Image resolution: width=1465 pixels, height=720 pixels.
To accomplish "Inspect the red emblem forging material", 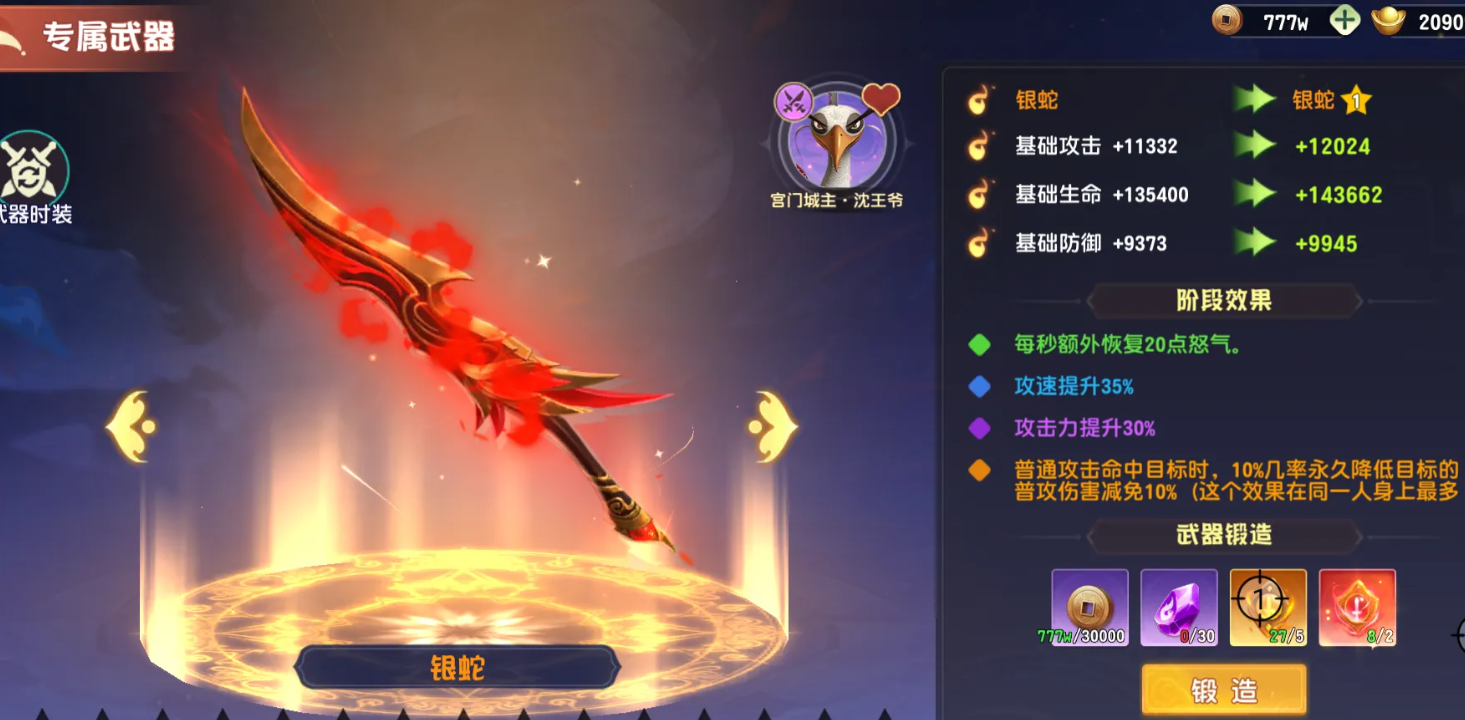I will pyautogui.click(x=1356, y=607).
